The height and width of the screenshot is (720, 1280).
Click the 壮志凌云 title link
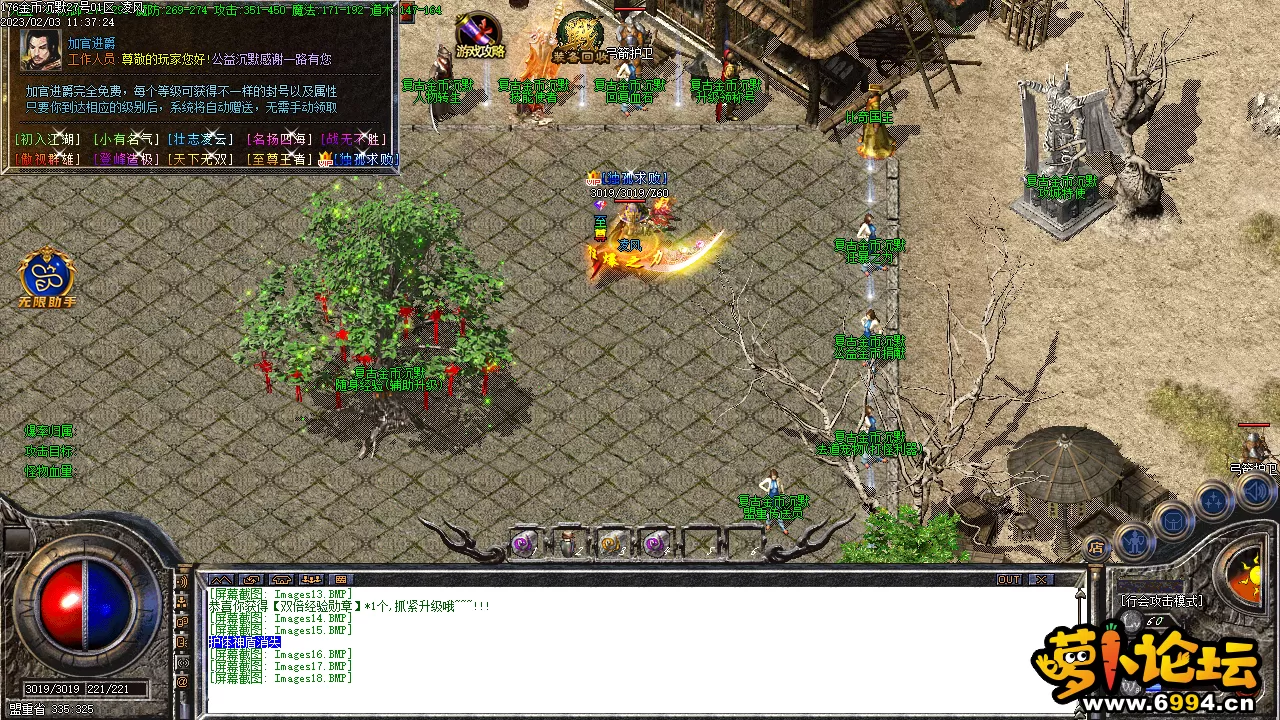[x=201, y=140]
